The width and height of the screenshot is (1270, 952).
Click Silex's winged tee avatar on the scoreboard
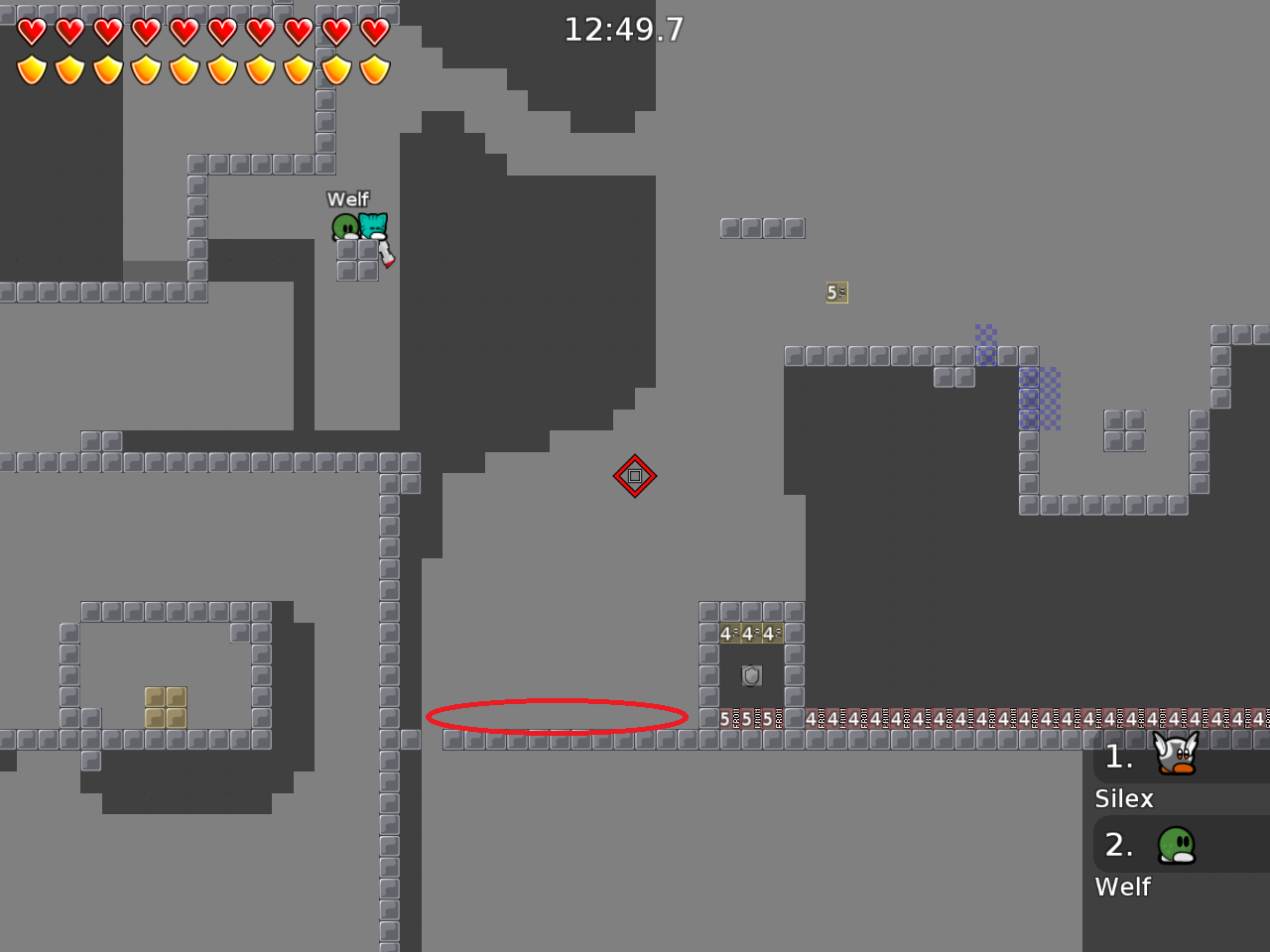[x=1175, y=754]
